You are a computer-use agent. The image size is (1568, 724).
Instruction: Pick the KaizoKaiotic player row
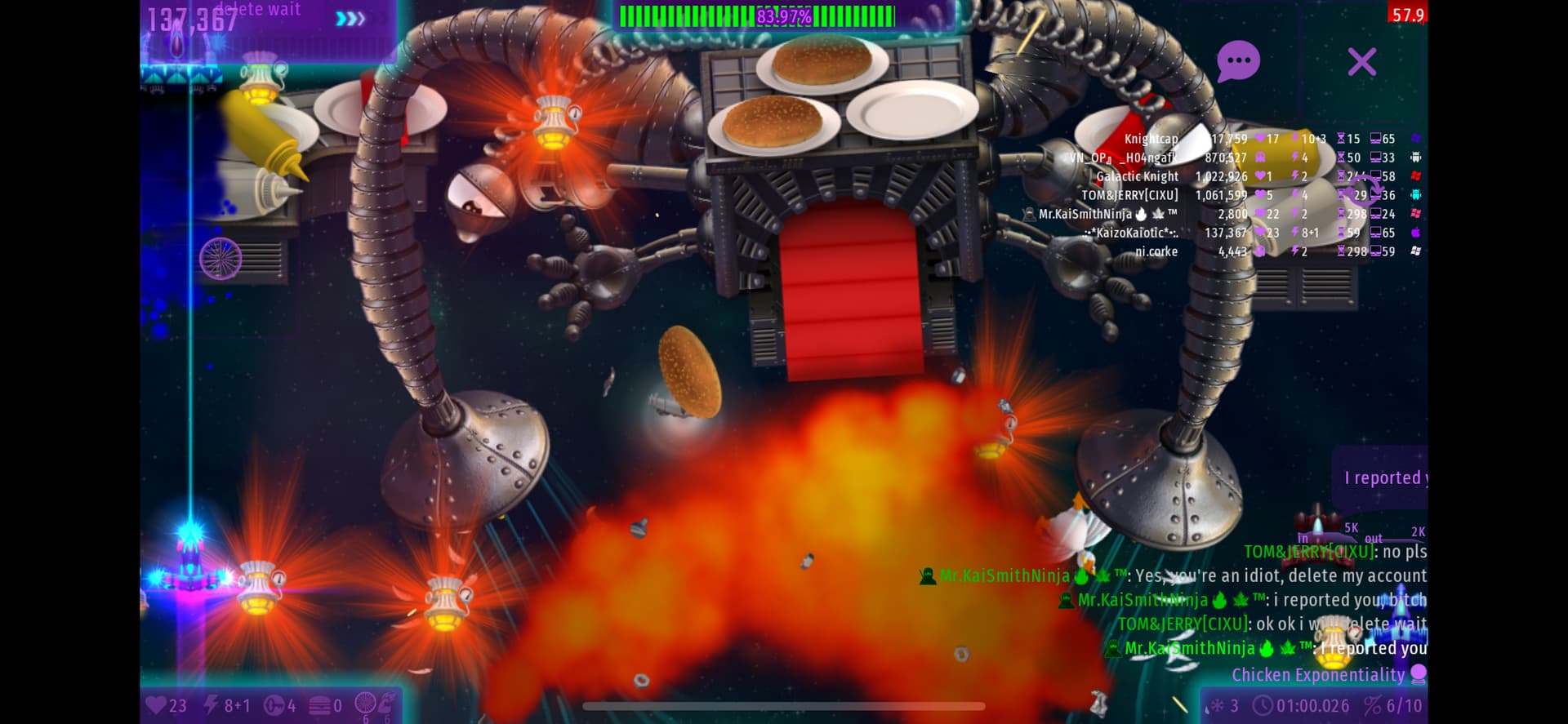click(1131, 233)
